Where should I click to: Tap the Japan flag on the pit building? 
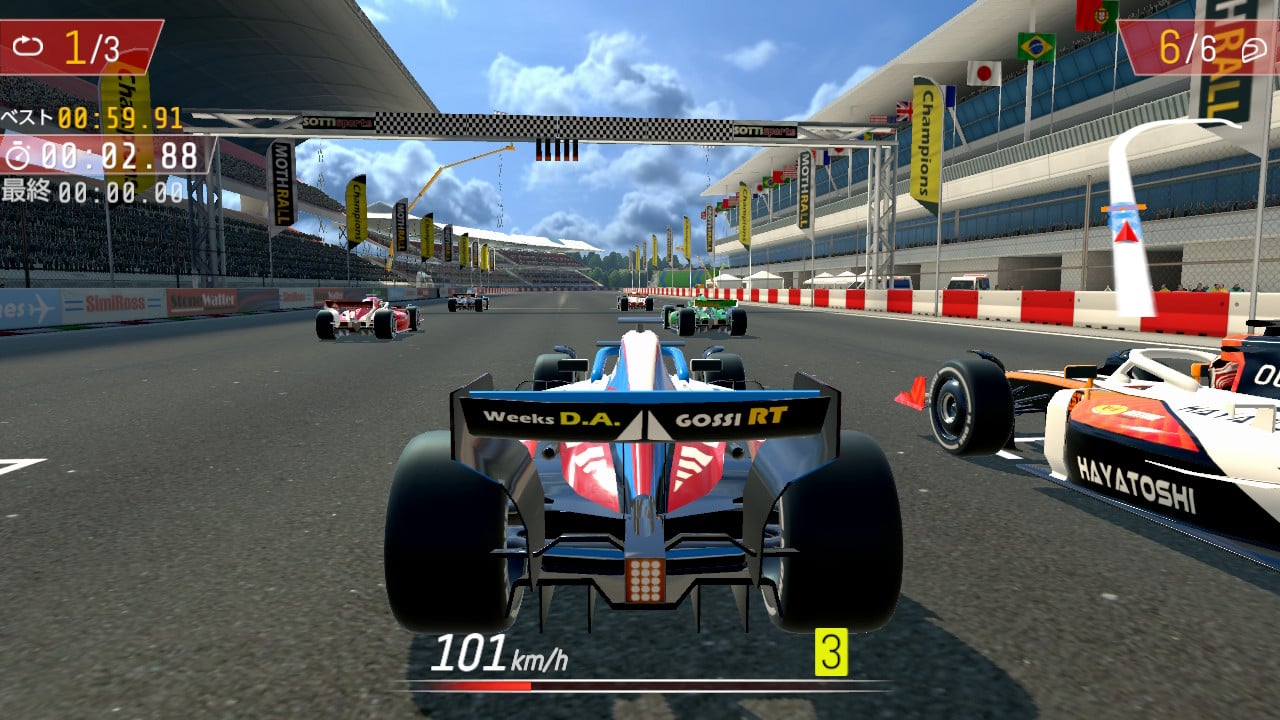983,71
